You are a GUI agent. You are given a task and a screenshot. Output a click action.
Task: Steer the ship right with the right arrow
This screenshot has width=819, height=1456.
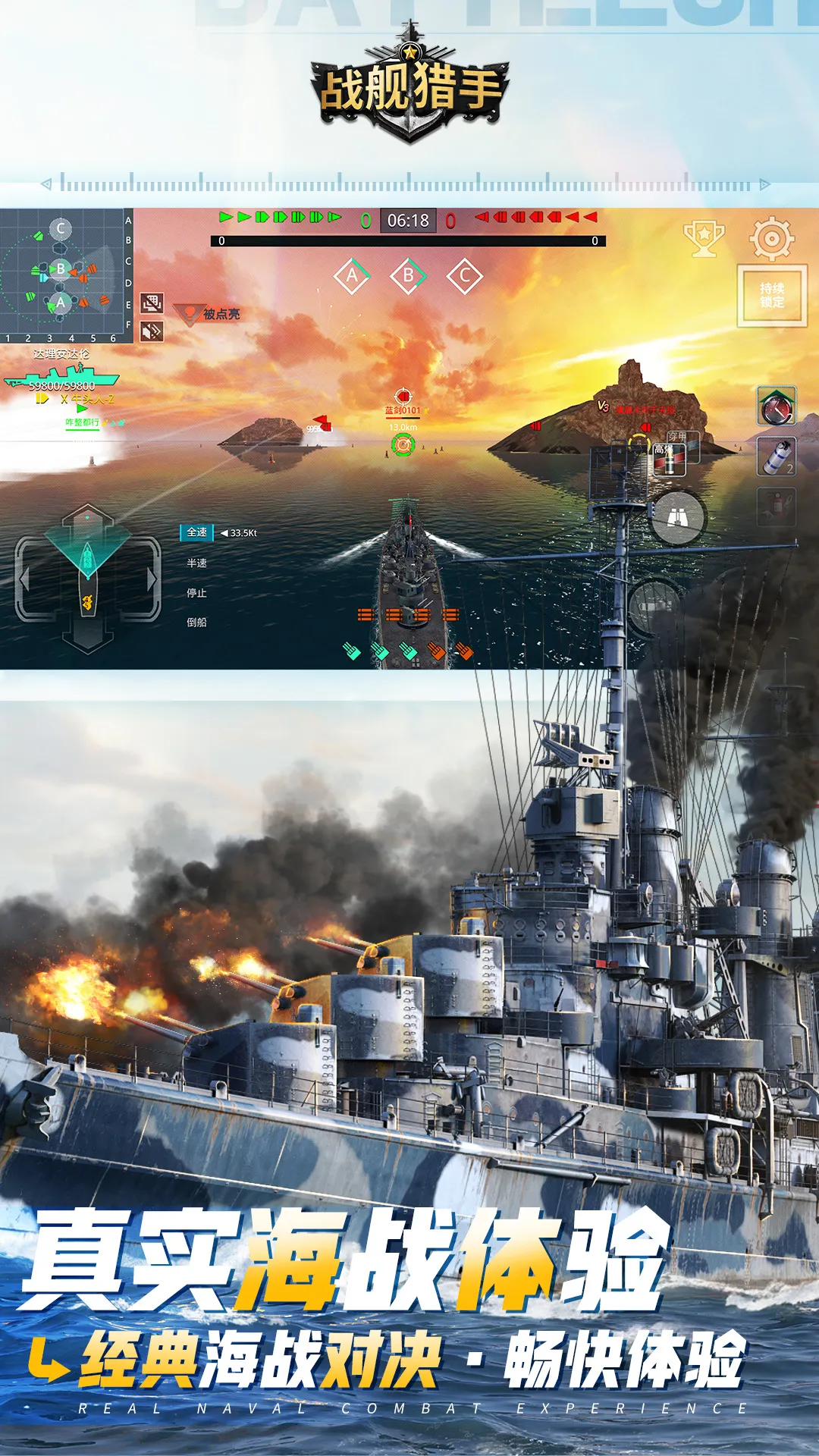152,580
